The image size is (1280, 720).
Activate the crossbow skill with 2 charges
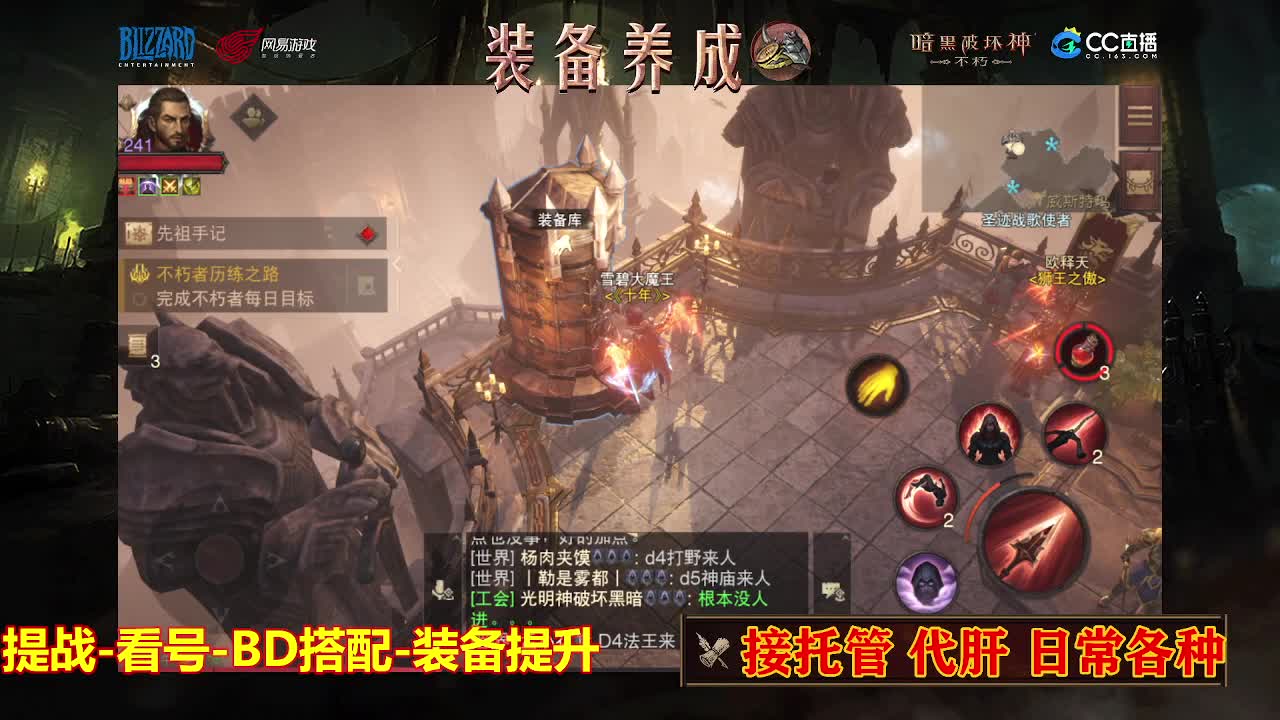(x=1071, y=435)
